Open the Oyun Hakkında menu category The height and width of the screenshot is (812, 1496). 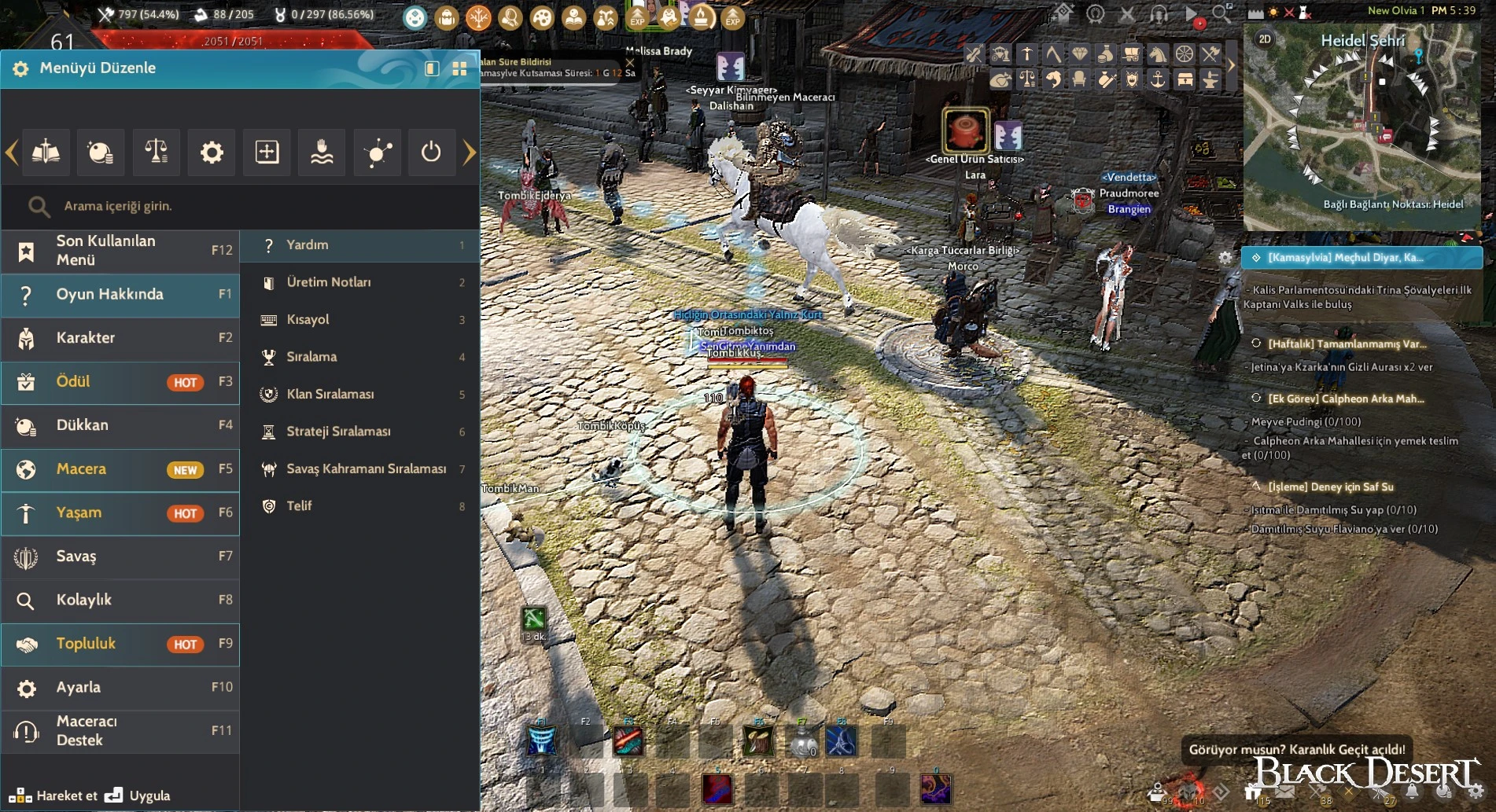click(120, 295)
